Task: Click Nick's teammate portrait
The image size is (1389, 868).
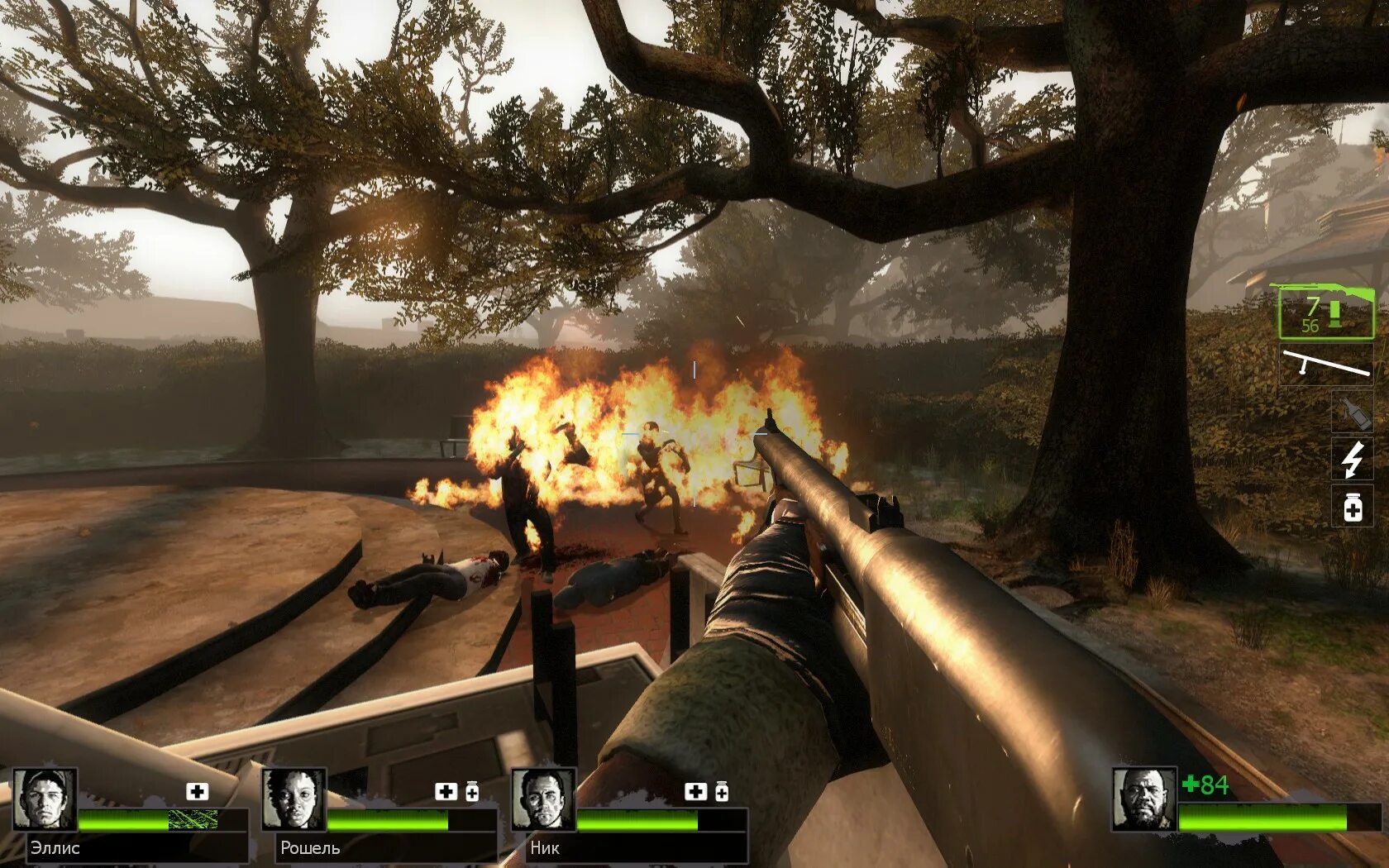Action: (x=543, y=799)
